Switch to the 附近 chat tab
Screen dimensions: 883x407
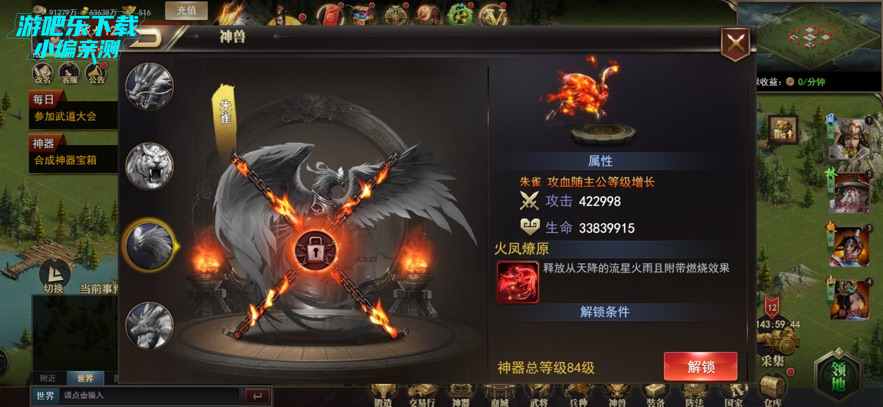[47, 379]
